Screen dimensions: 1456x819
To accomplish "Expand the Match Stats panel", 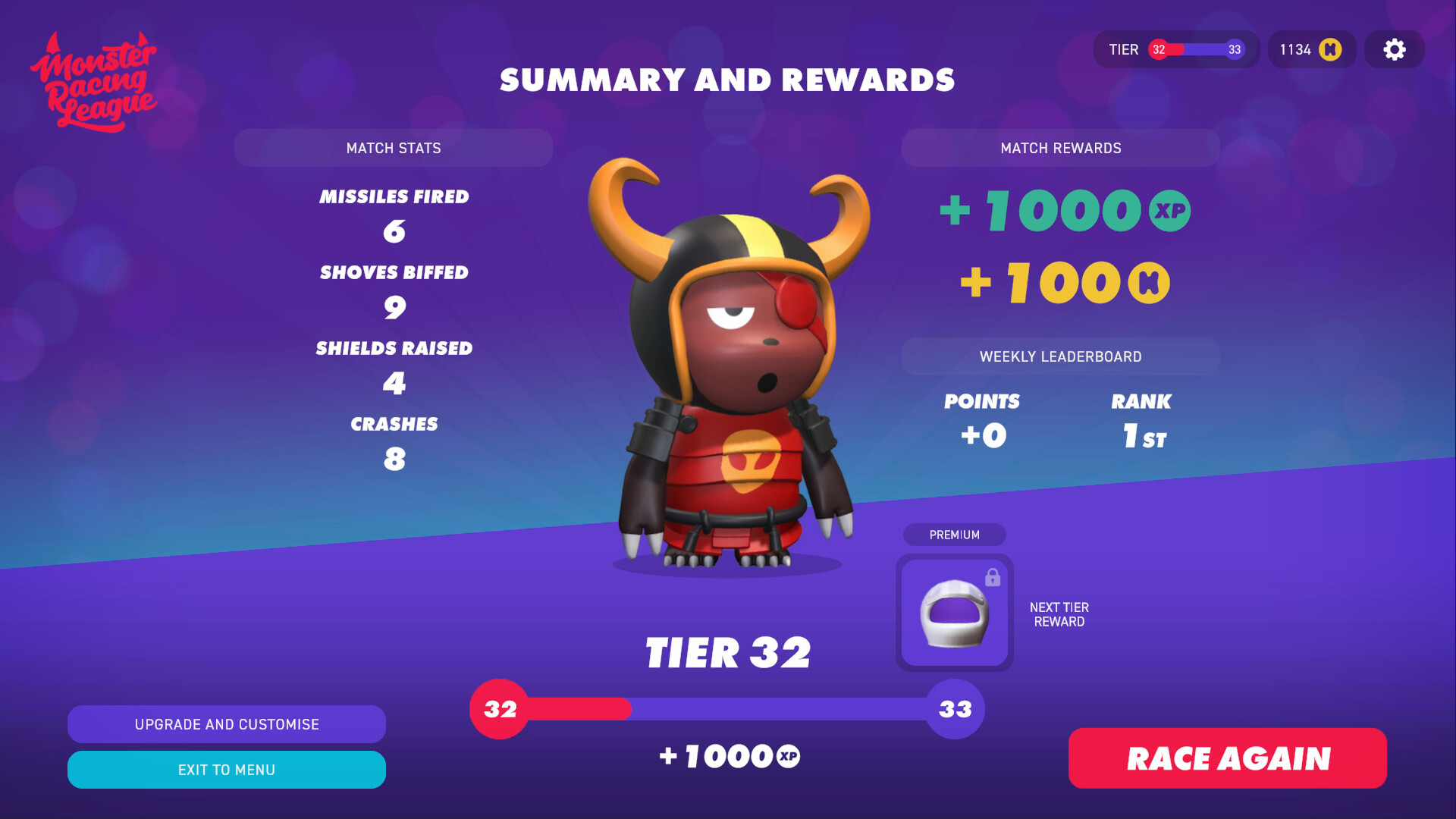I will click(x=394, y=148).
